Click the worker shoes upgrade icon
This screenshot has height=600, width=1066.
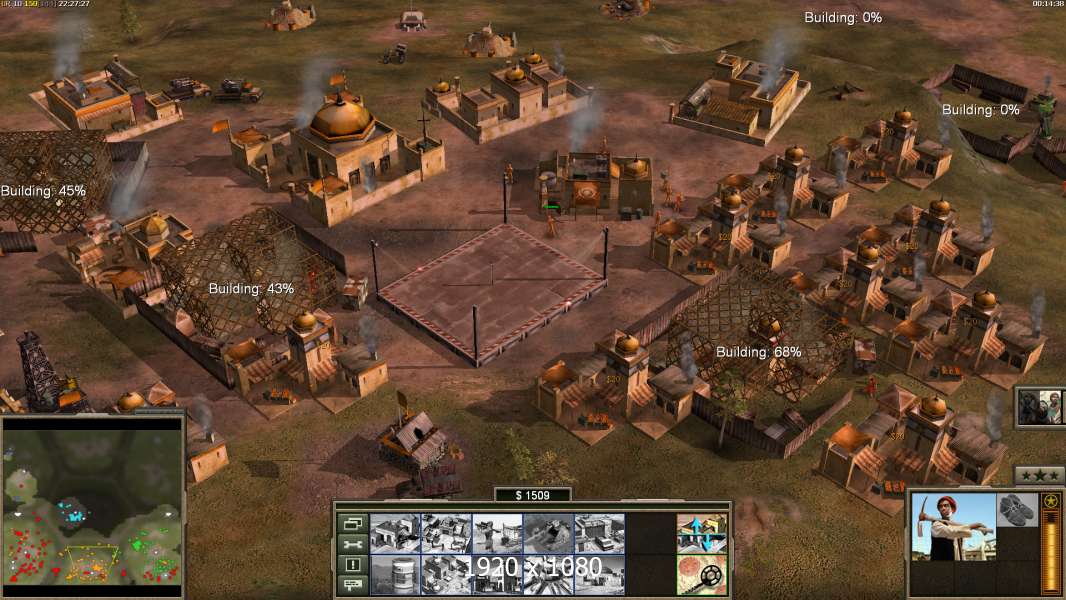point(1019,509)
